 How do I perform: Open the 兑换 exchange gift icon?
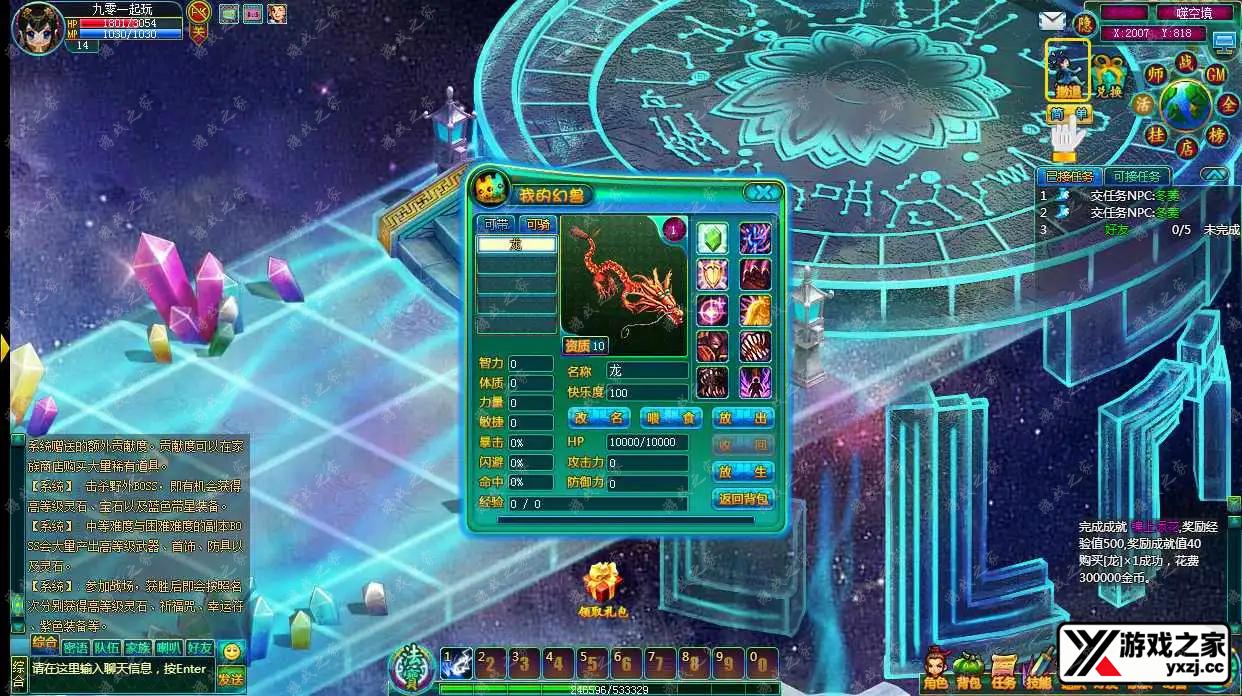[1108, 76]
